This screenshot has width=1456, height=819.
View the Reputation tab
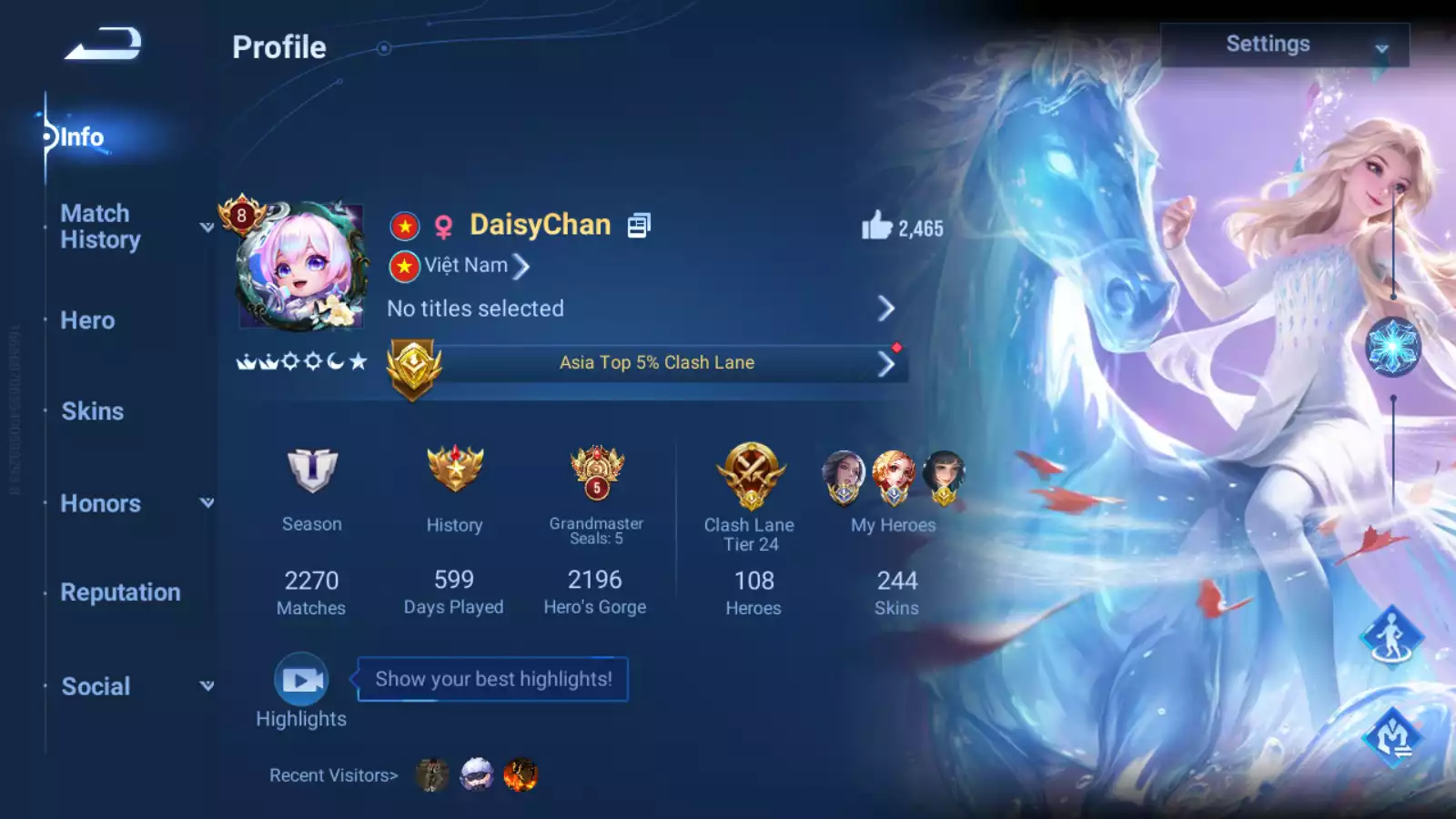[x=120, y=592]
